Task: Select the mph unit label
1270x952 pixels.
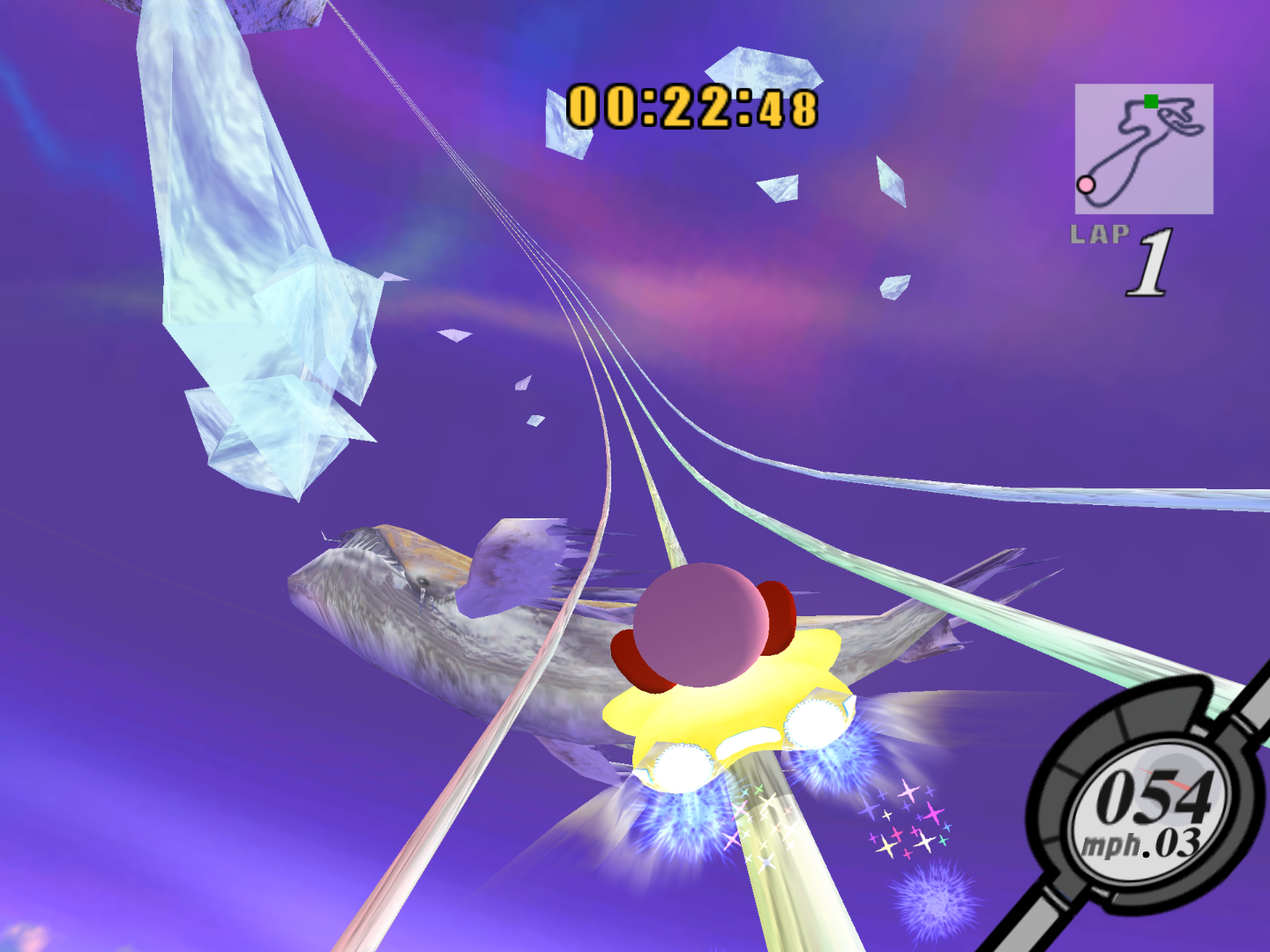Action: (x=1113, y=842)
